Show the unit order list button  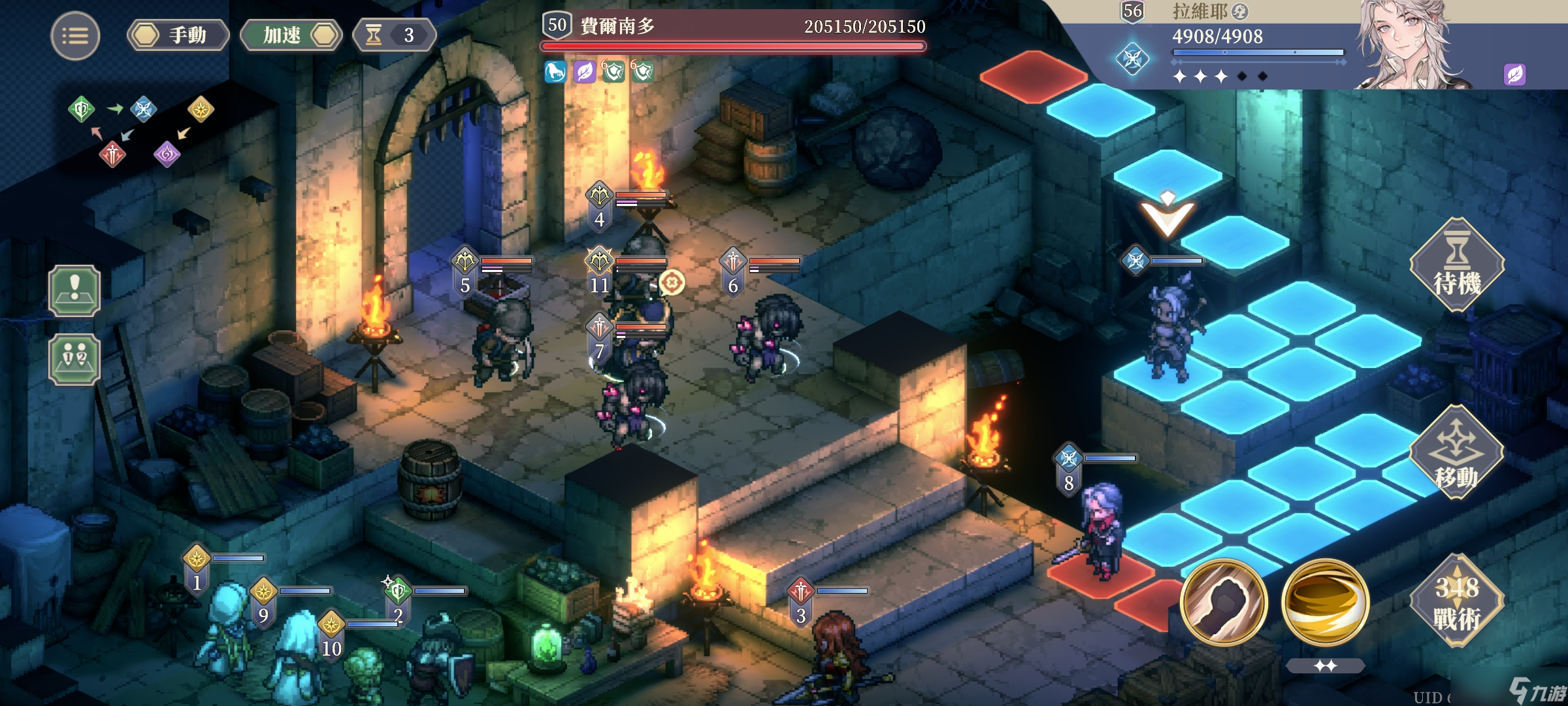tap(74, 359)
